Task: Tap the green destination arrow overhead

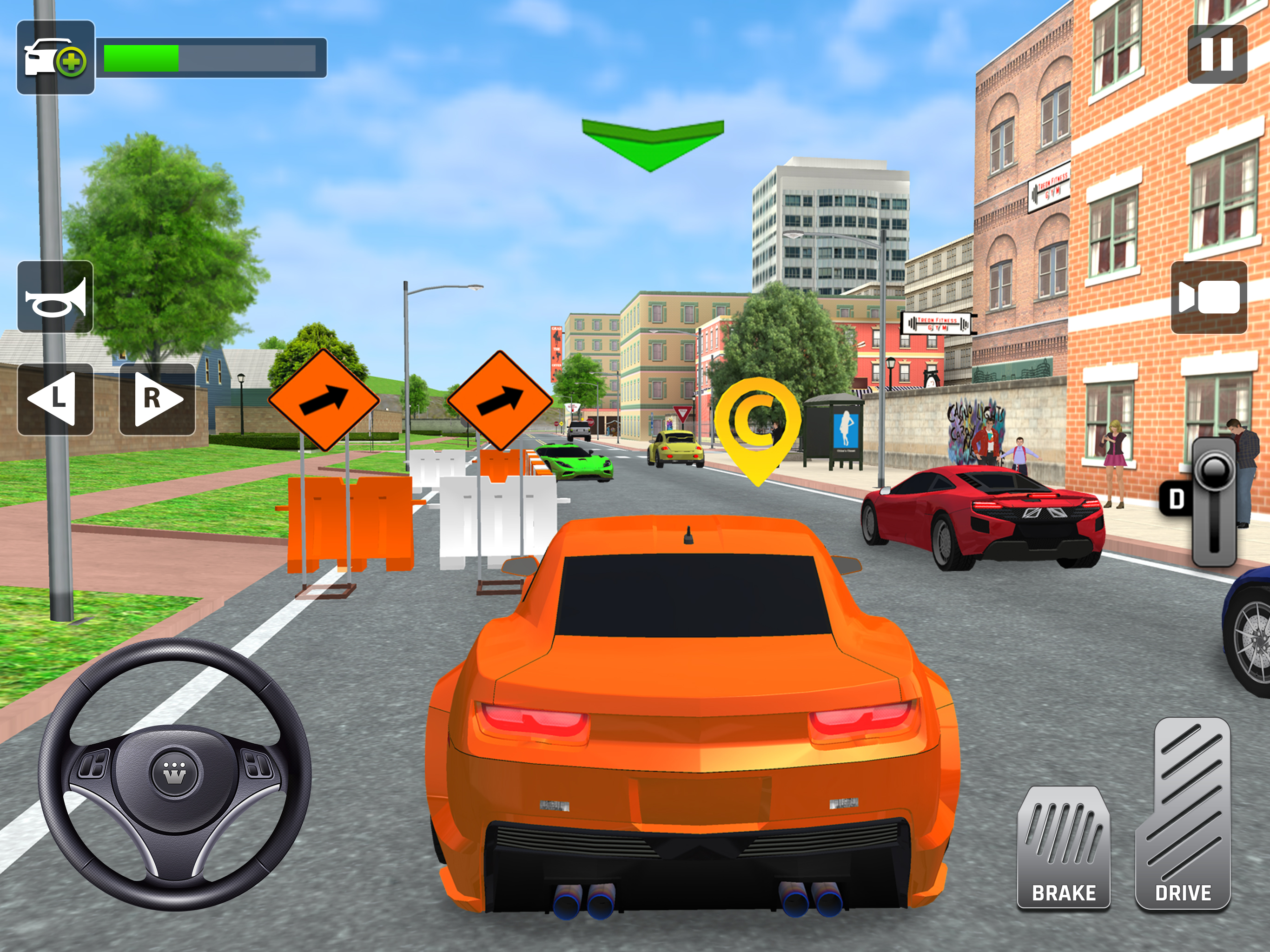Action: tap(652, 144)
